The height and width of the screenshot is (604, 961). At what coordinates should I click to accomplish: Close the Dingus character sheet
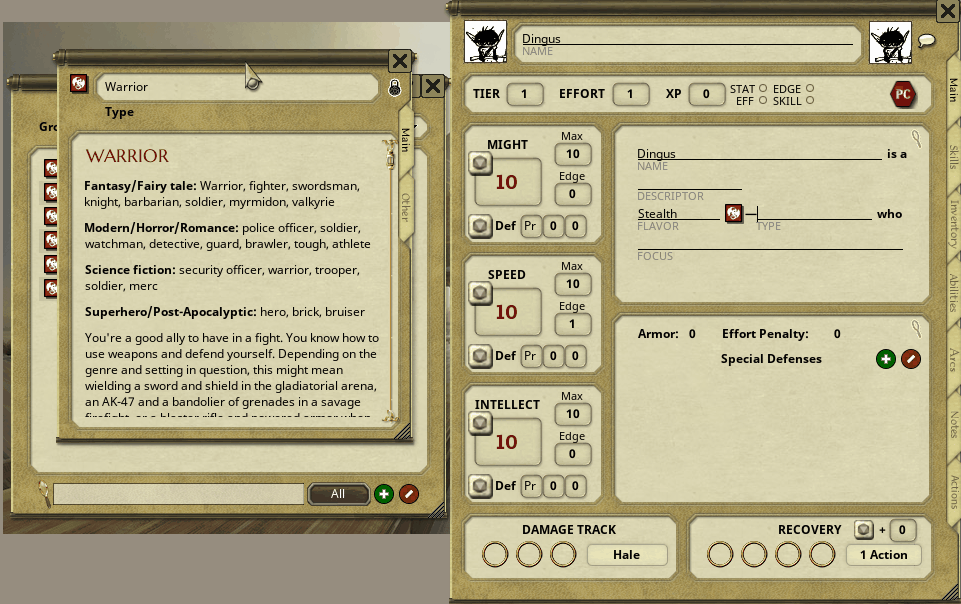948,11
